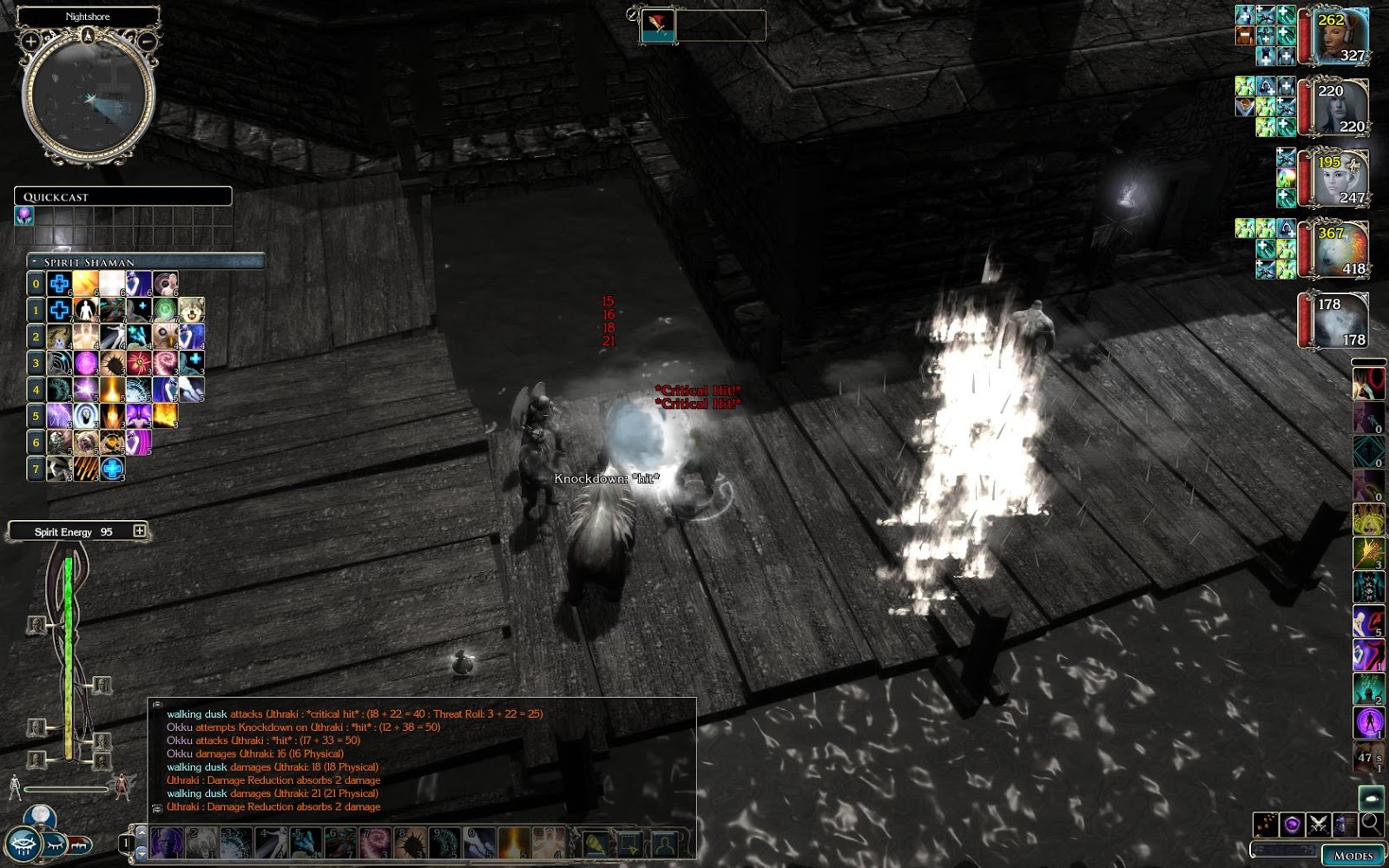
Task: Select the bear companion portrait with 418 HP
Action: [1341, 250]
